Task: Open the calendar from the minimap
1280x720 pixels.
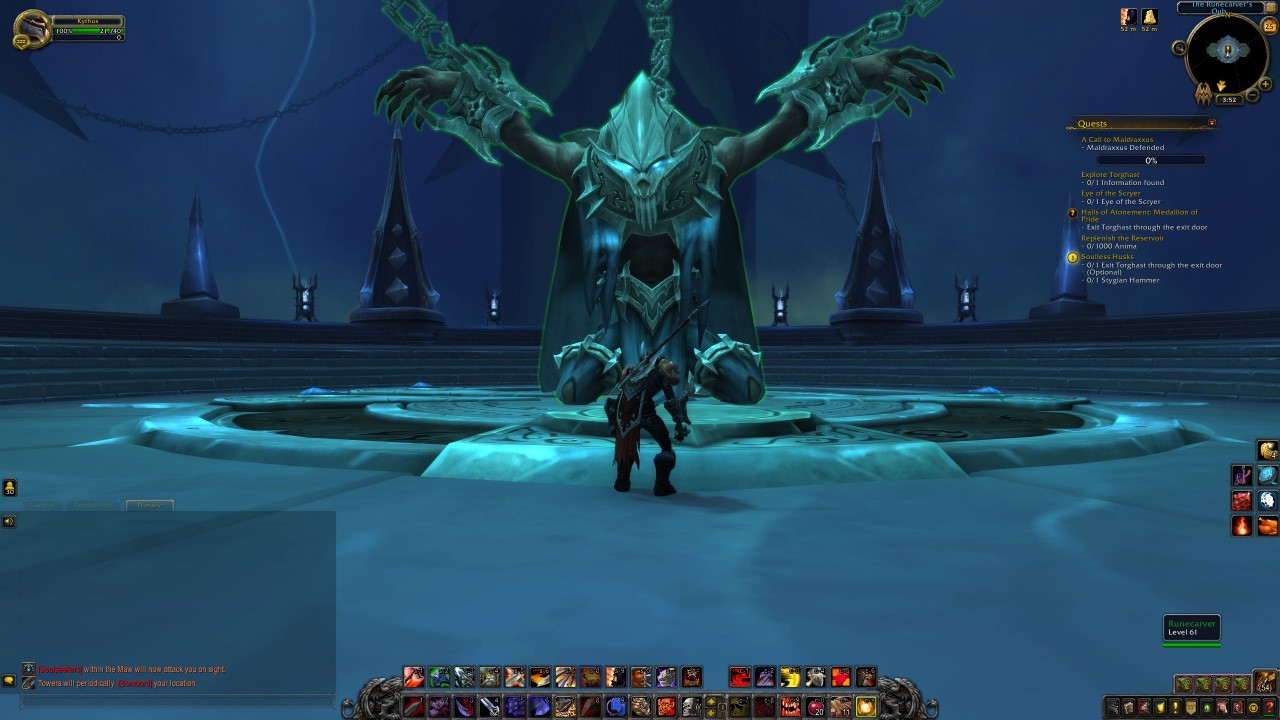Action: [x=1268, y=25]
